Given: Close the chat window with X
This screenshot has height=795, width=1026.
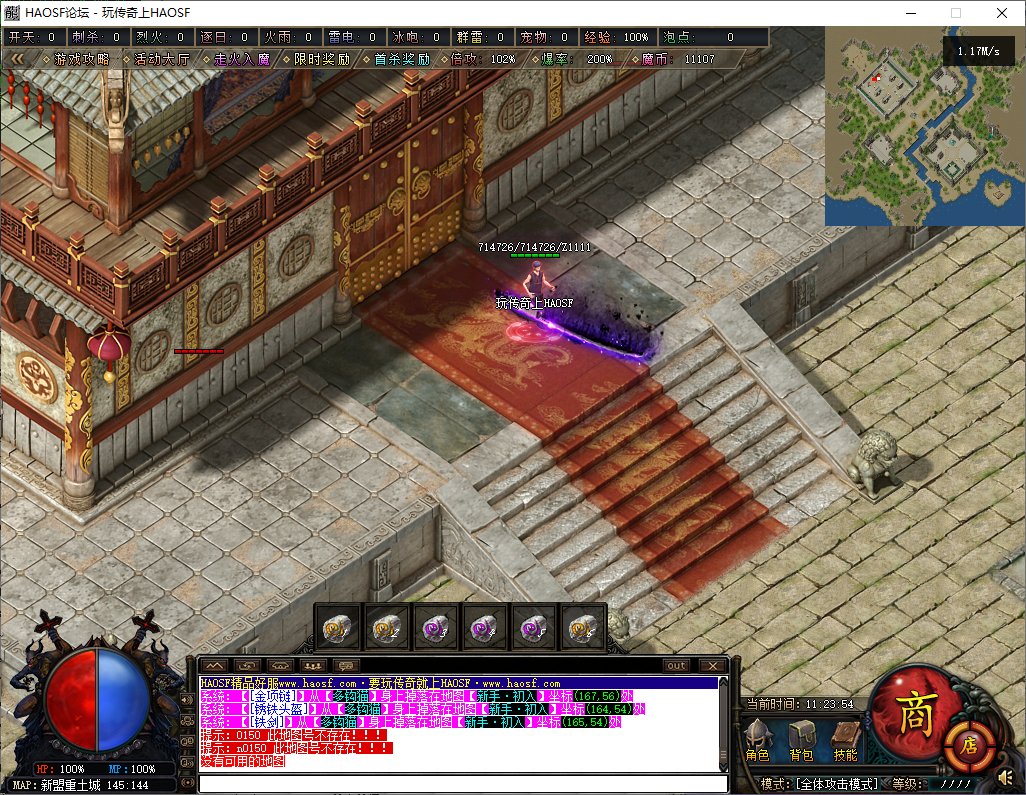Looking at the screenshot, I should pyautogui.click(x=712, y=666).
